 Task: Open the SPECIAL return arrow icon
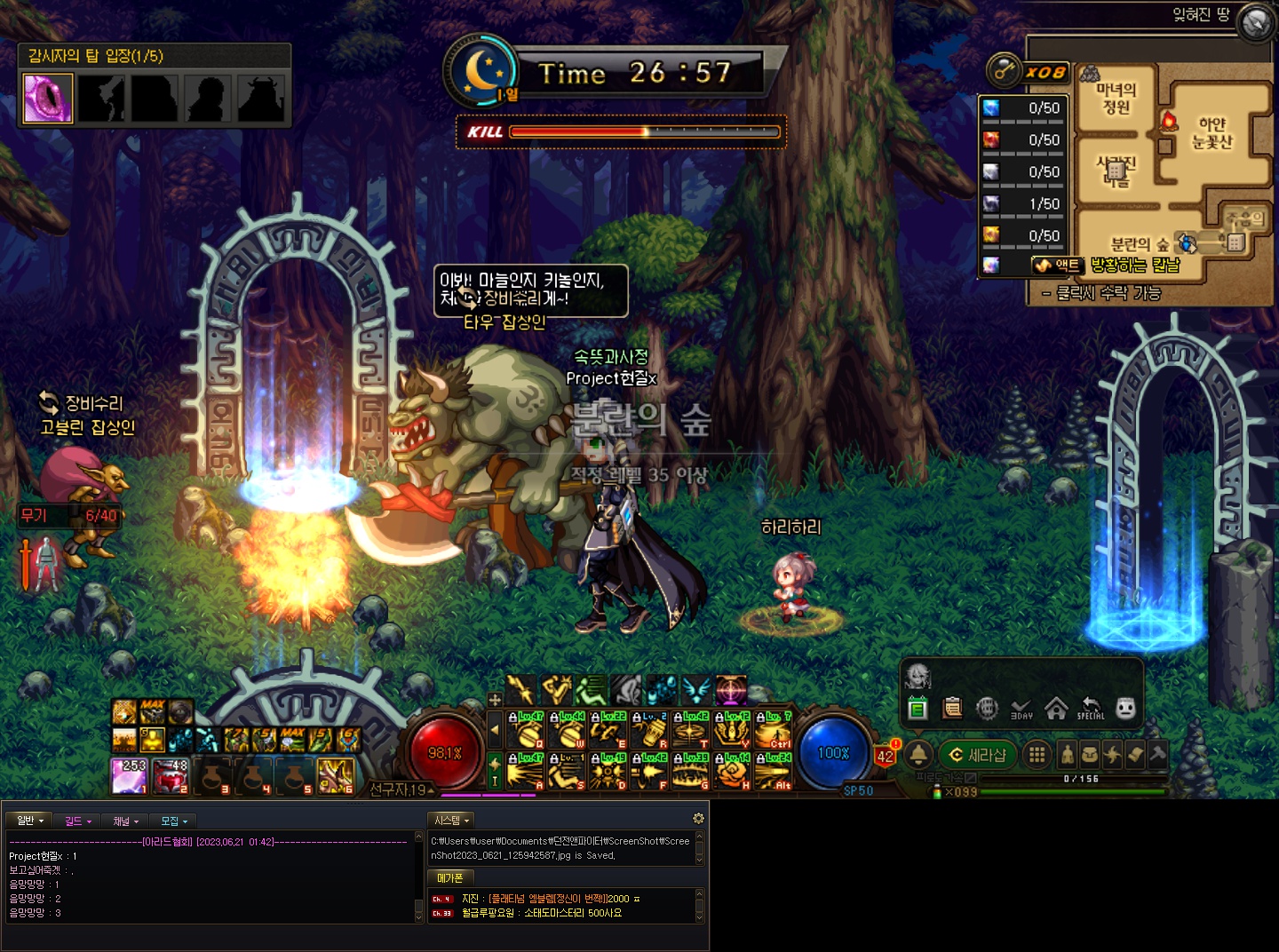1091,708
